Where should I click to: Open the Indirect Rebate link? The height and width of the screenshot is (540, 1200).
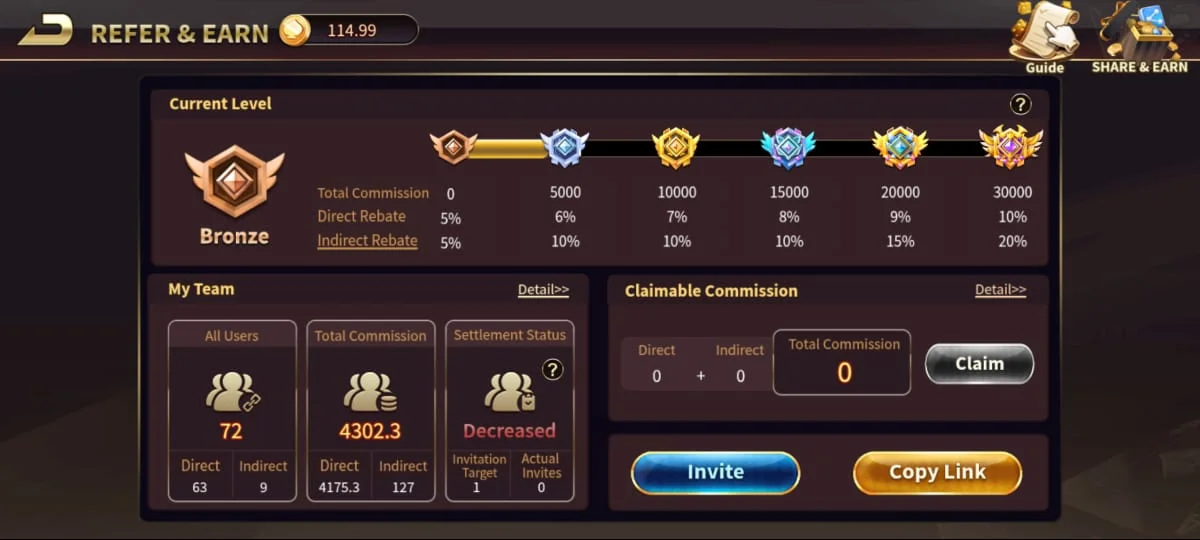[367, 240]
